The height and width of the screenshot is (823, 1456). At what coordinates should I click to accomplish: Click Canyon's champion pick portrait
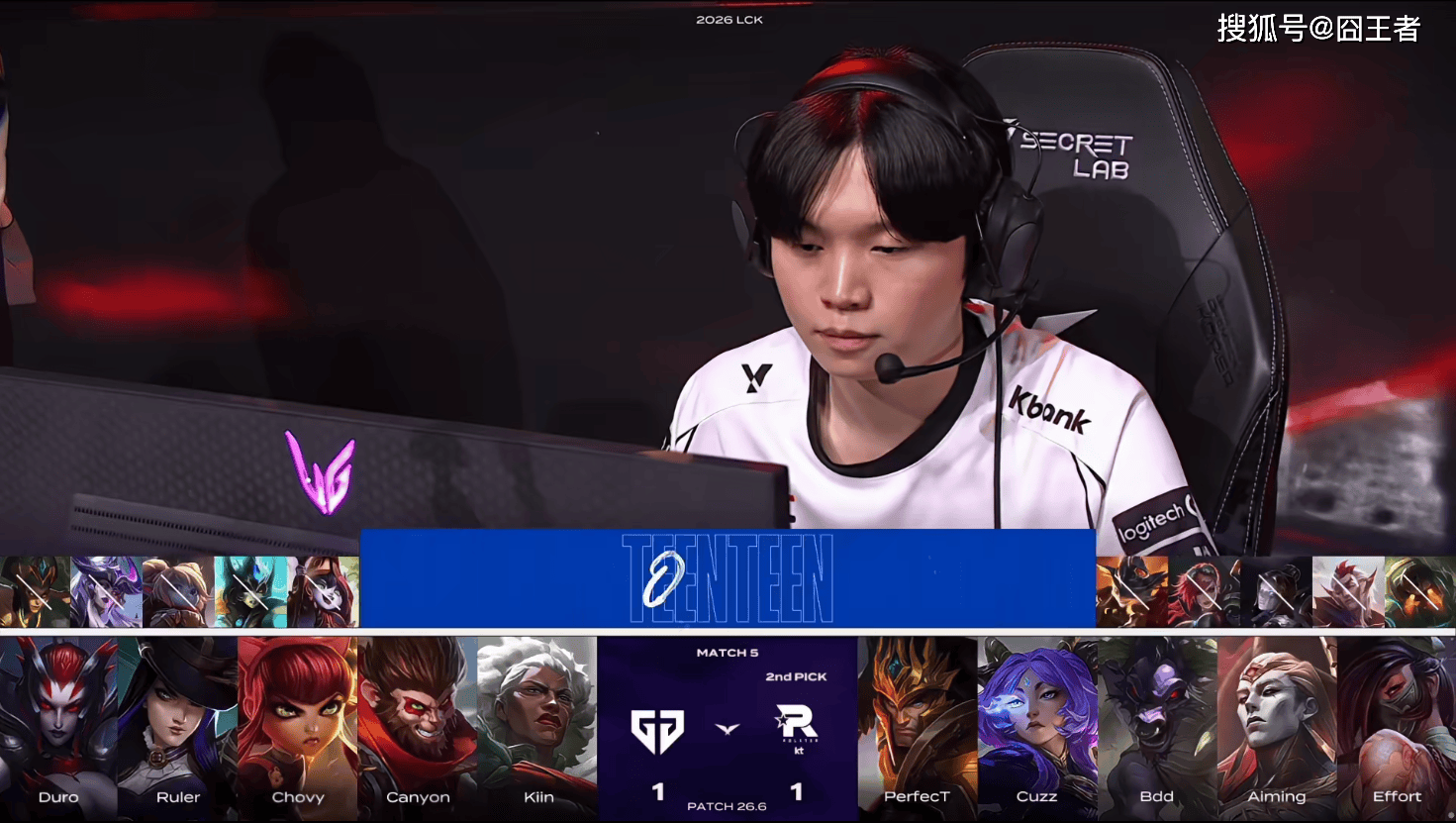[418, 723]
